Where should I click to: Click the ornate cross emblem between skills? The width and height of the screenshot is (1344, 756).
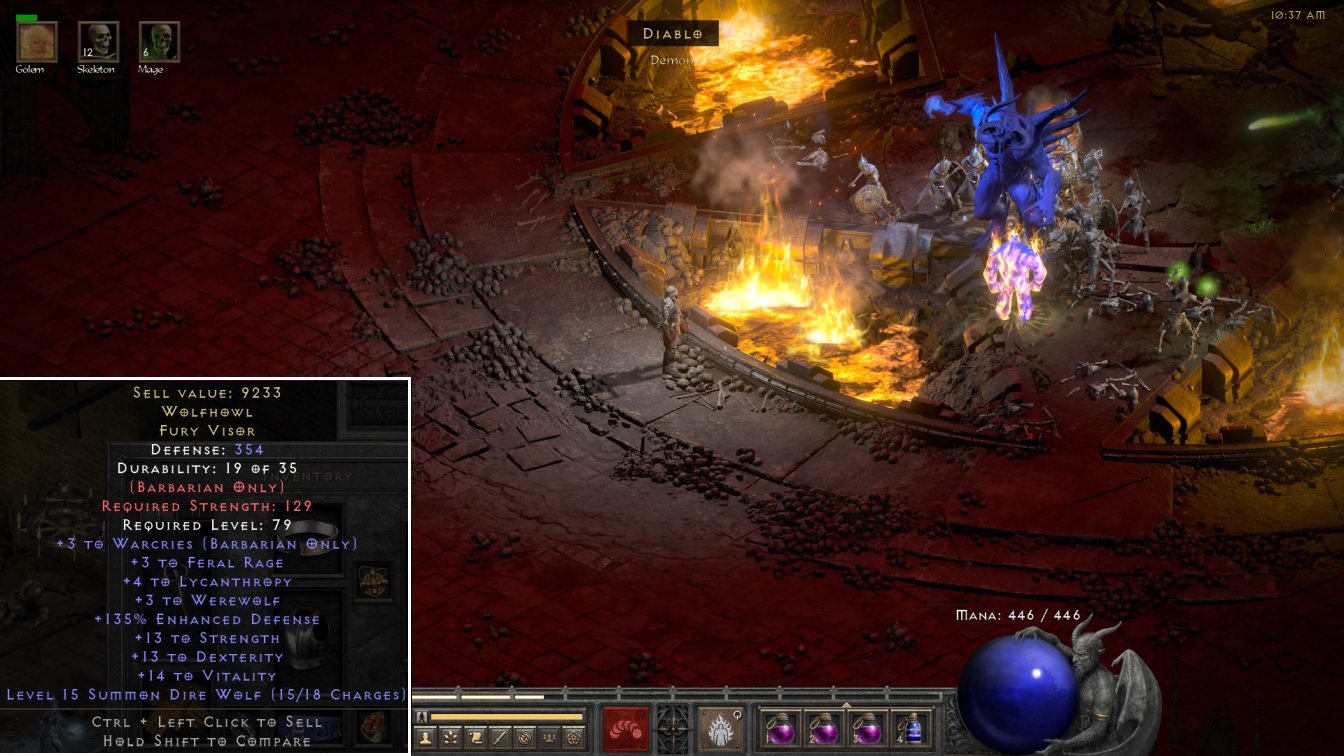(x=672, y=729)
